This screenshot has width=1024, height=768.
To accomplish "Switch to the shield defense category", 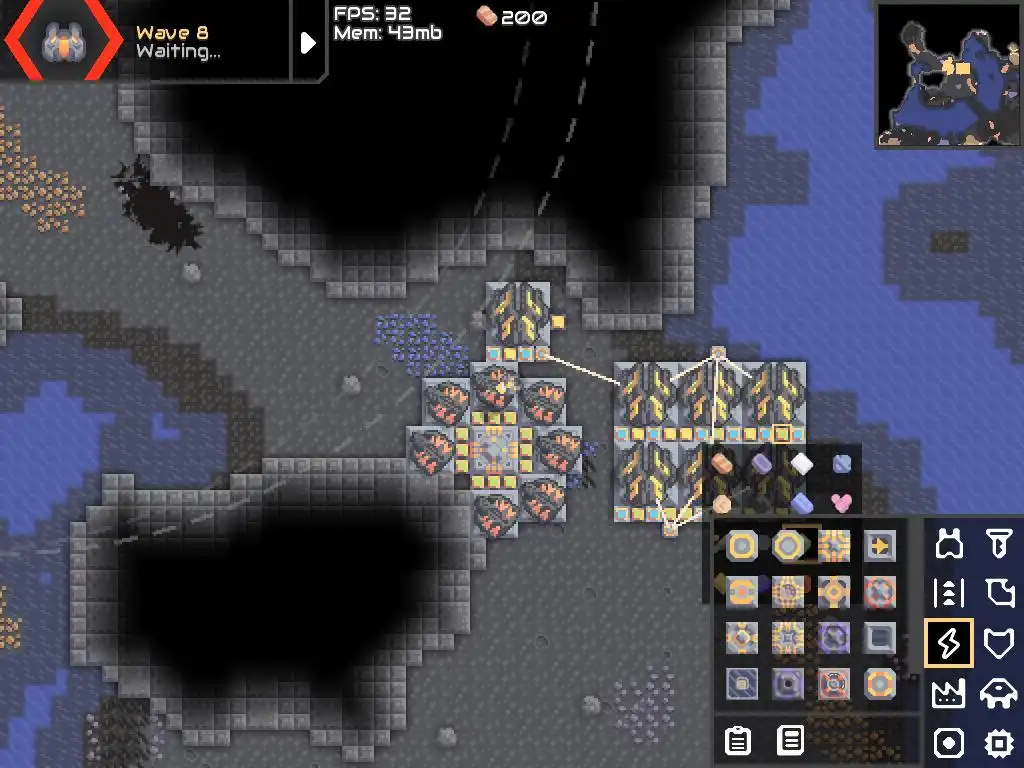I will [998, 643].
